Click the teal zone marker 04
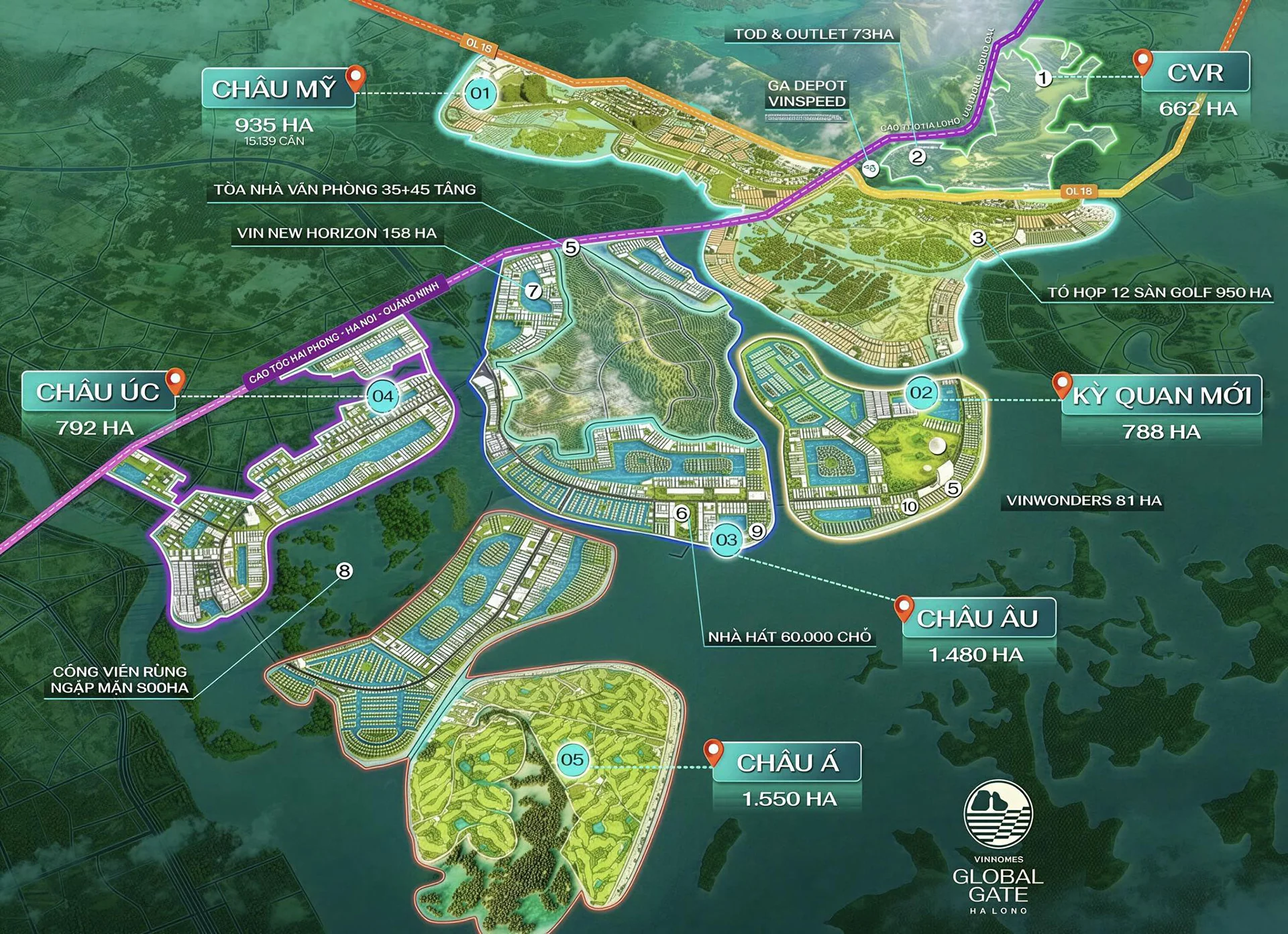The width and height of the screenshot is (1288, 934). pyautogui.click(x=383, y=396)
